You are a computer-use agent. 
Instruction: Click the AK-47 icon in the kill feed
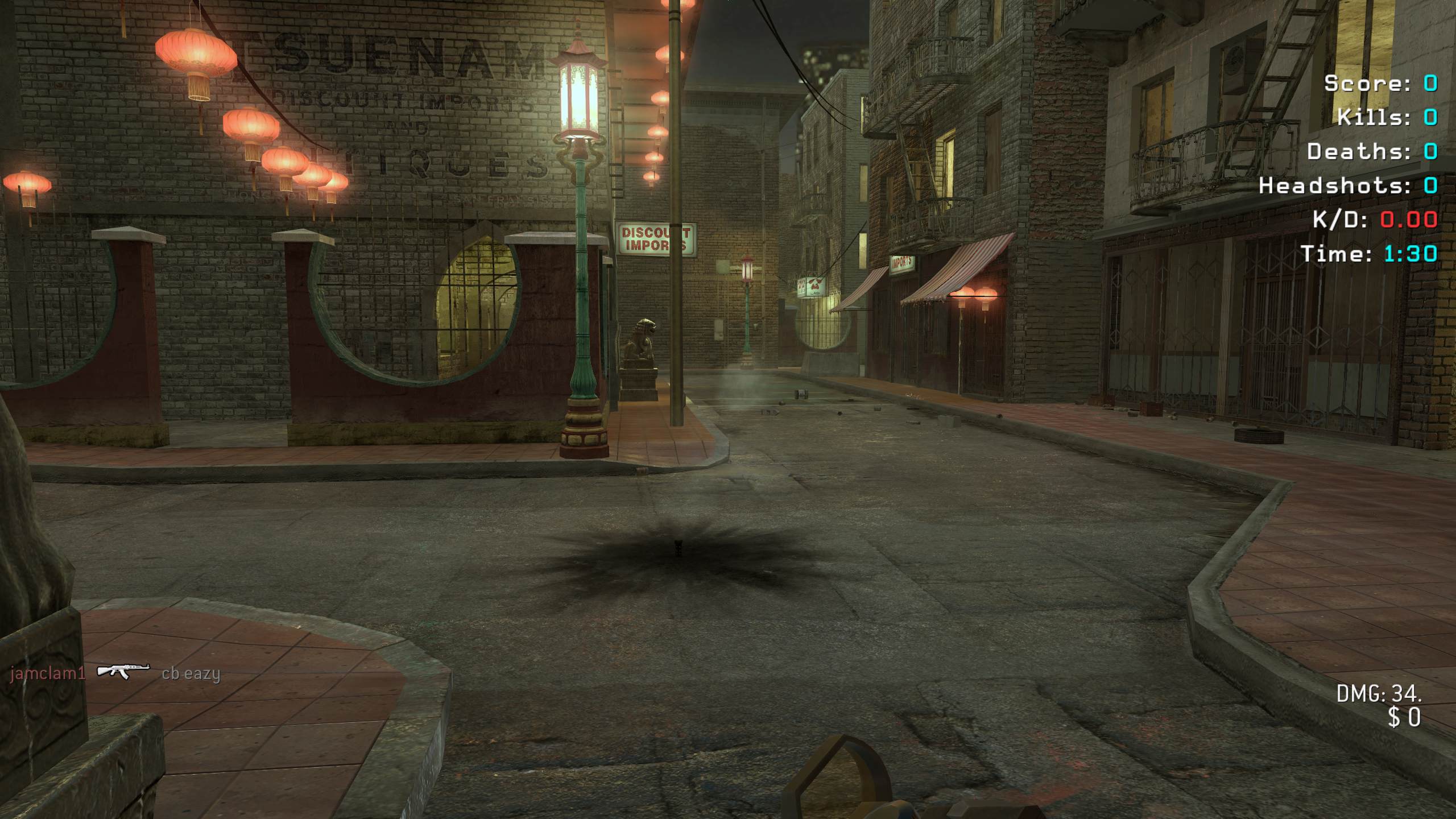[x=123, y=672]
